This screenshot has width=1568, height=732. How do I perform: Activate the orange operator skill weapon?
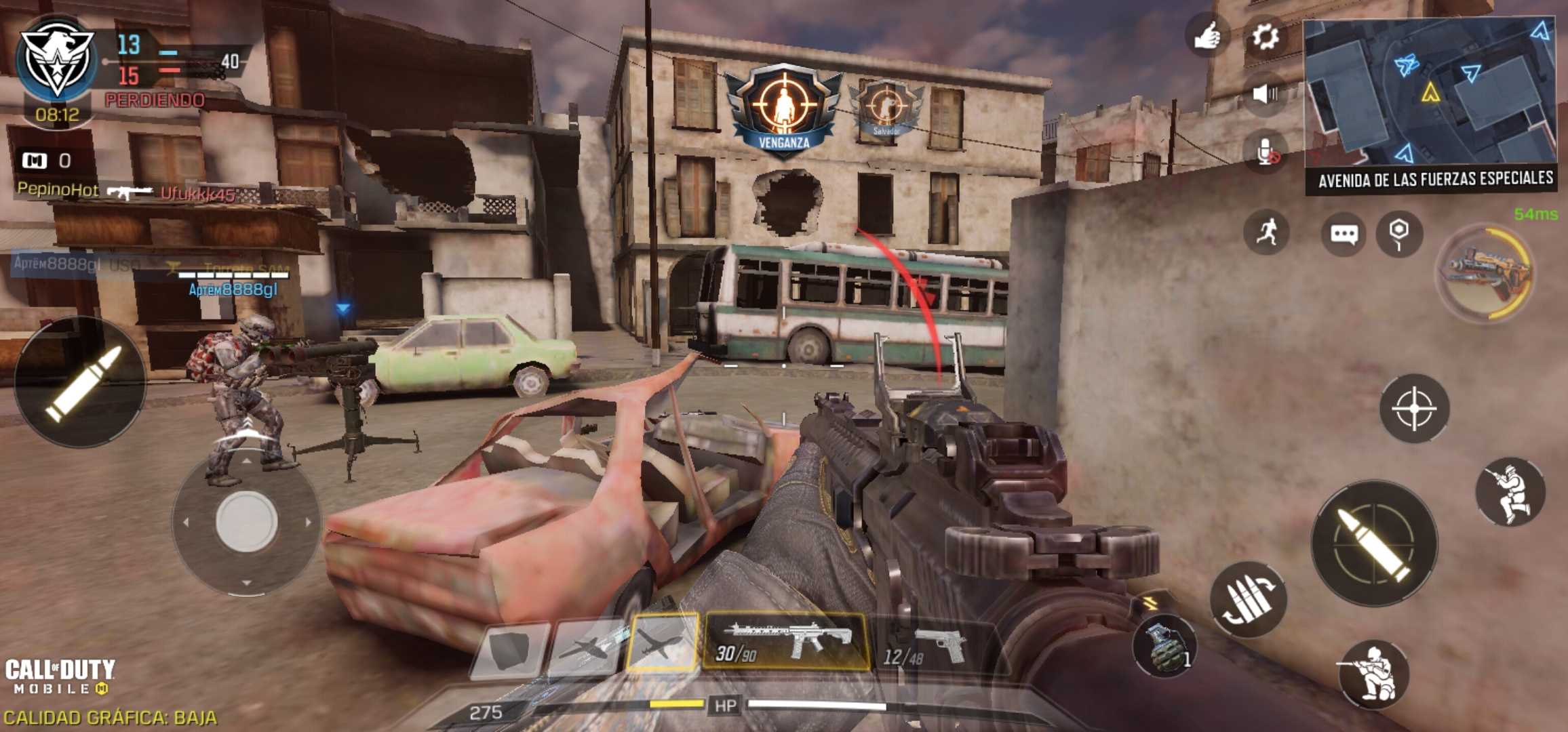(1486, 272)
